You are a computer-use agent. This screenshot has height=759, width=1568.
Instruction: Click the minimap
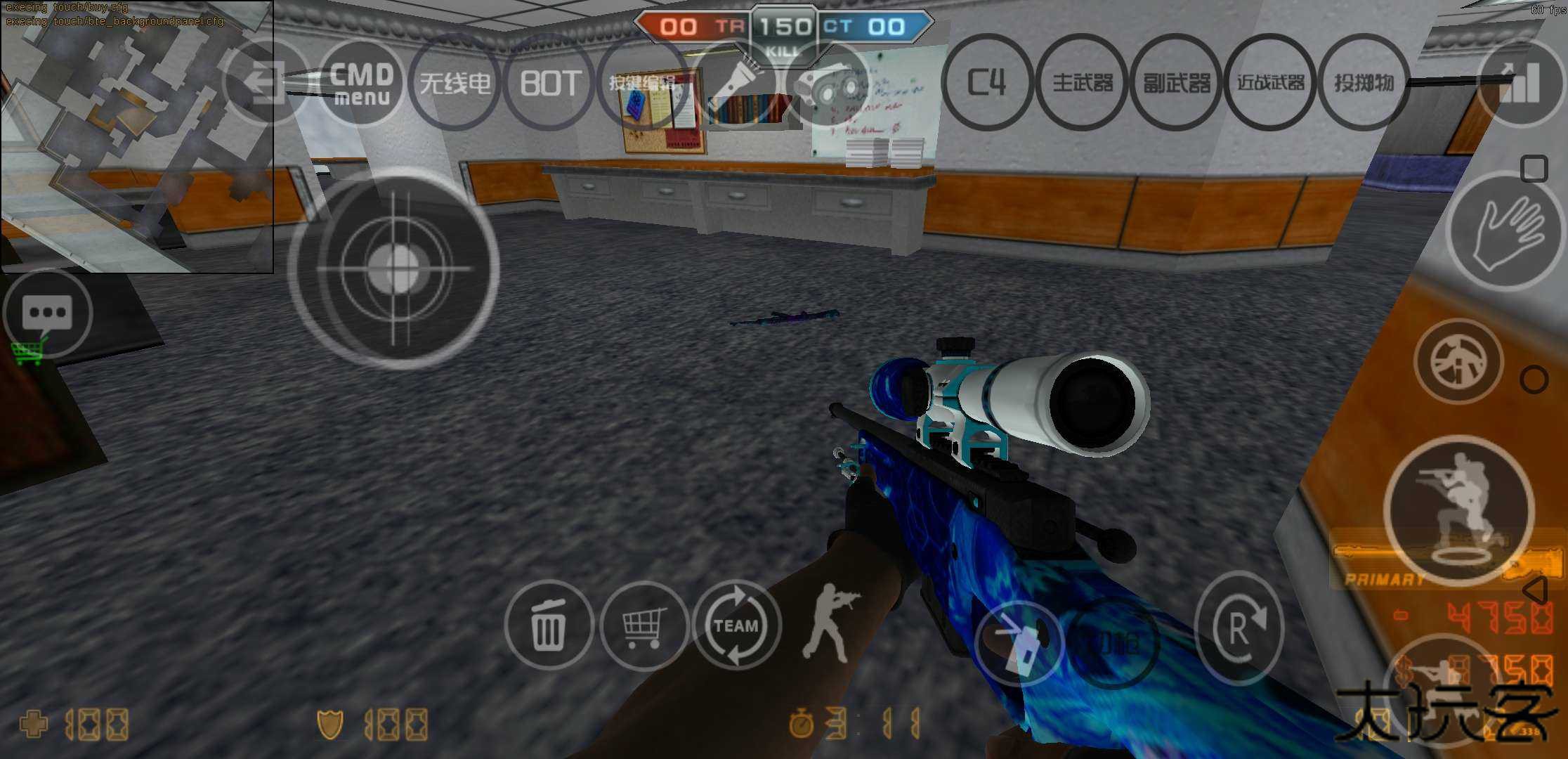tap(137, 137)
